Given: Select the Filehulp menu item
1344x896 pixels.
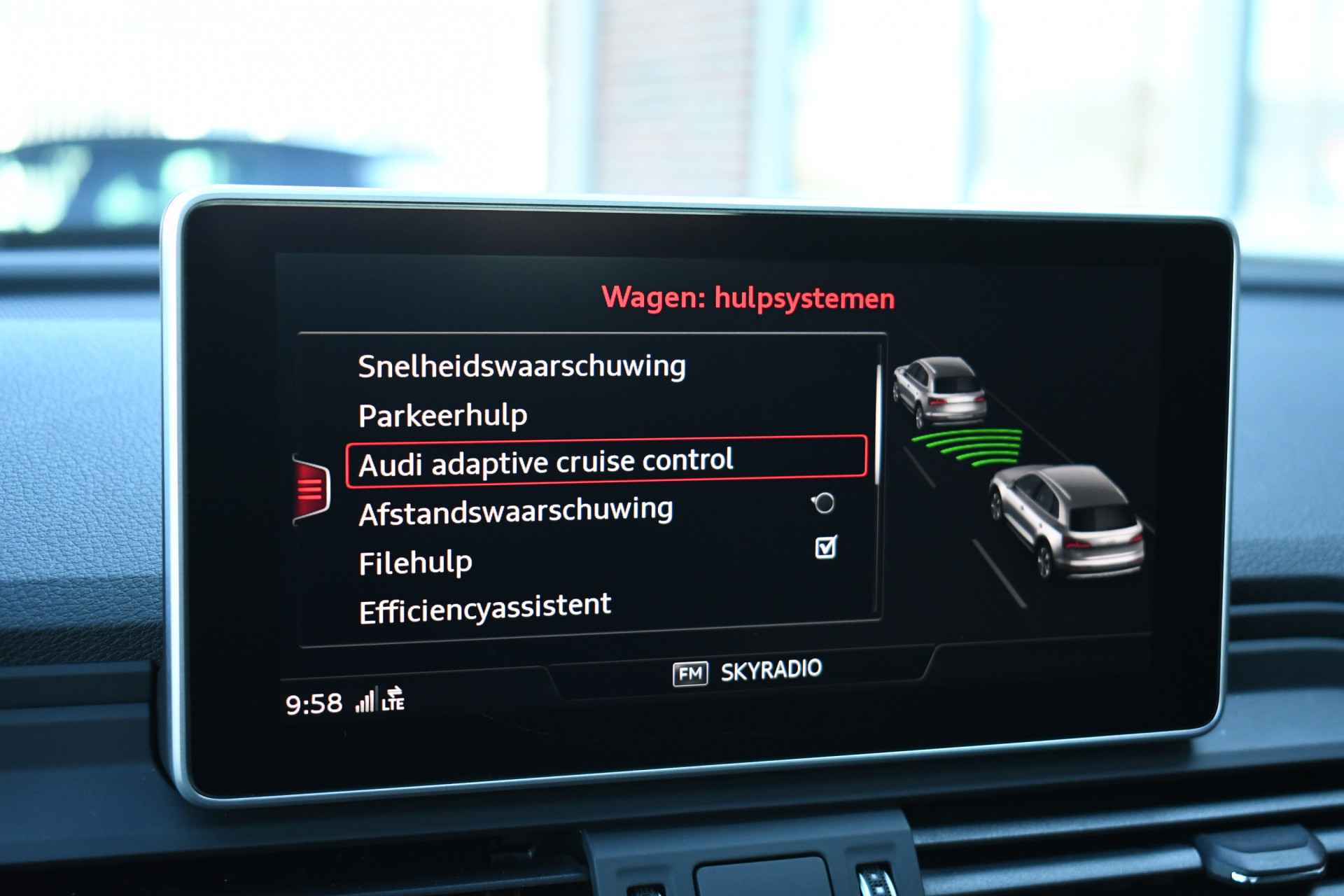Looking at the screenshot, I should coord(415,563).
